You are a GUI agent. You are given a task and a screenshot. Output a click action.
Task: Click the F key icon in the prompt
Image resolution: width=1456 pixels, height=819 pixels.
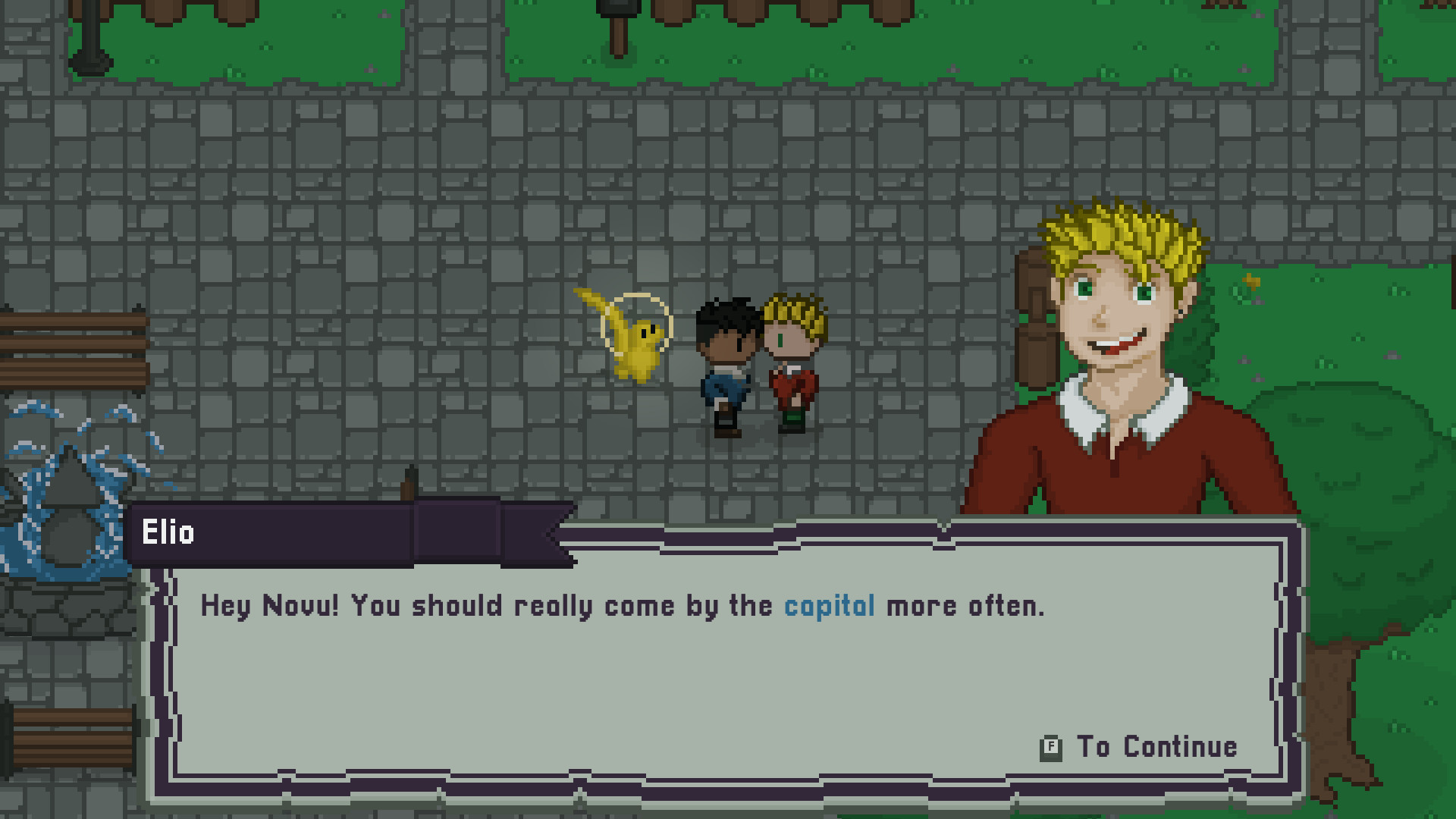(x=1050, y=746)
